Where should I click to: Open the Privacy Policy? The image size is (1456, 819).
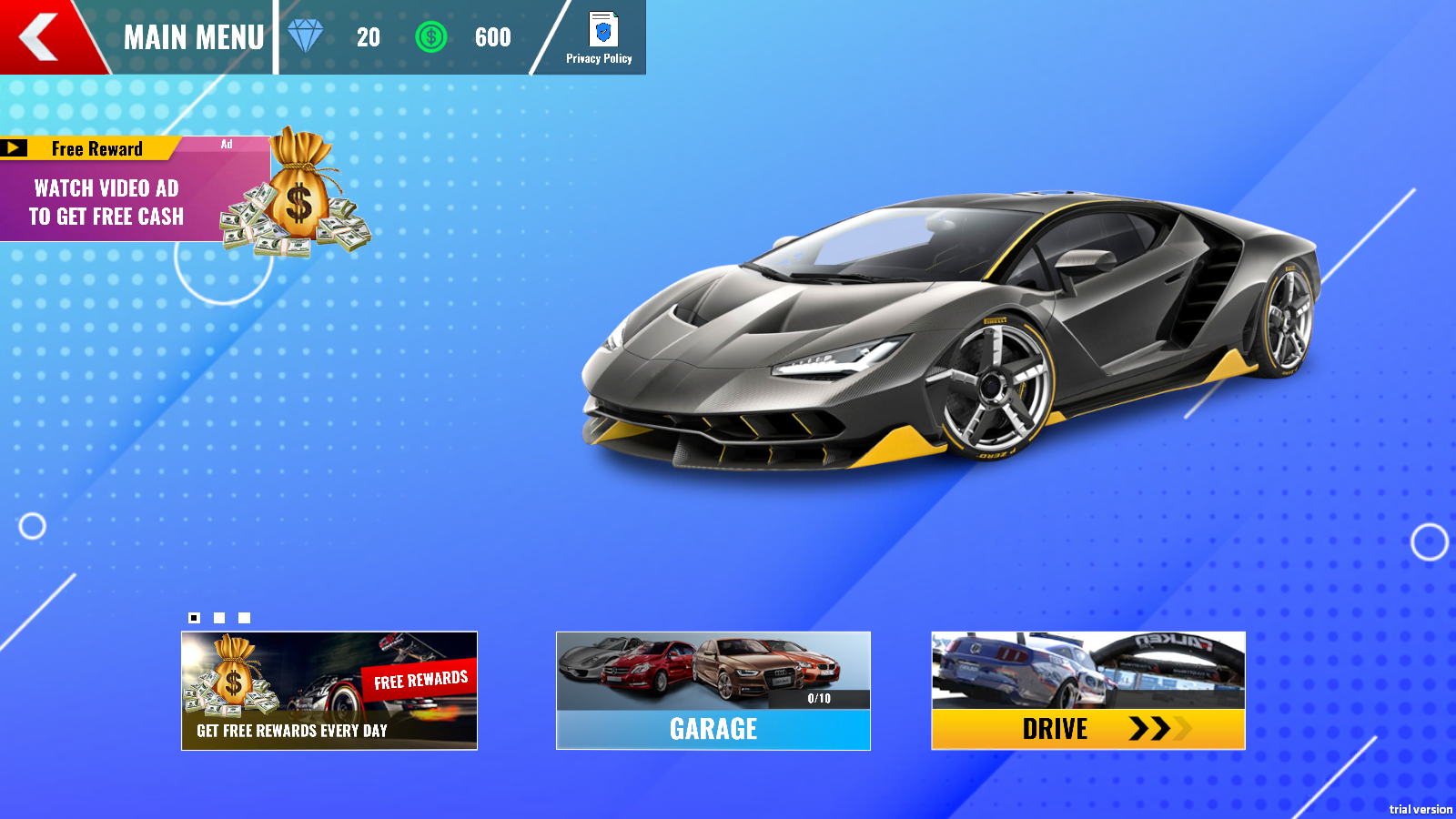tap(601, 38)
